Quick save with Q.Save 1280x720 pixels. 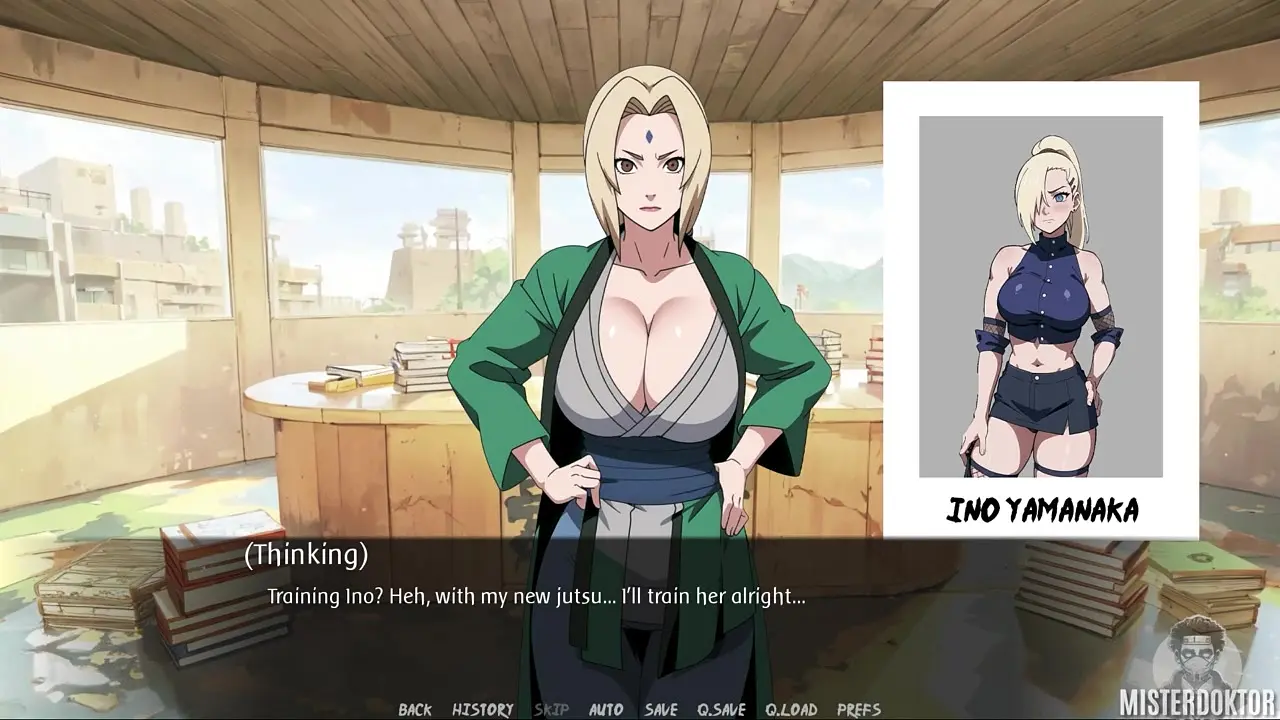click(721, 710)
